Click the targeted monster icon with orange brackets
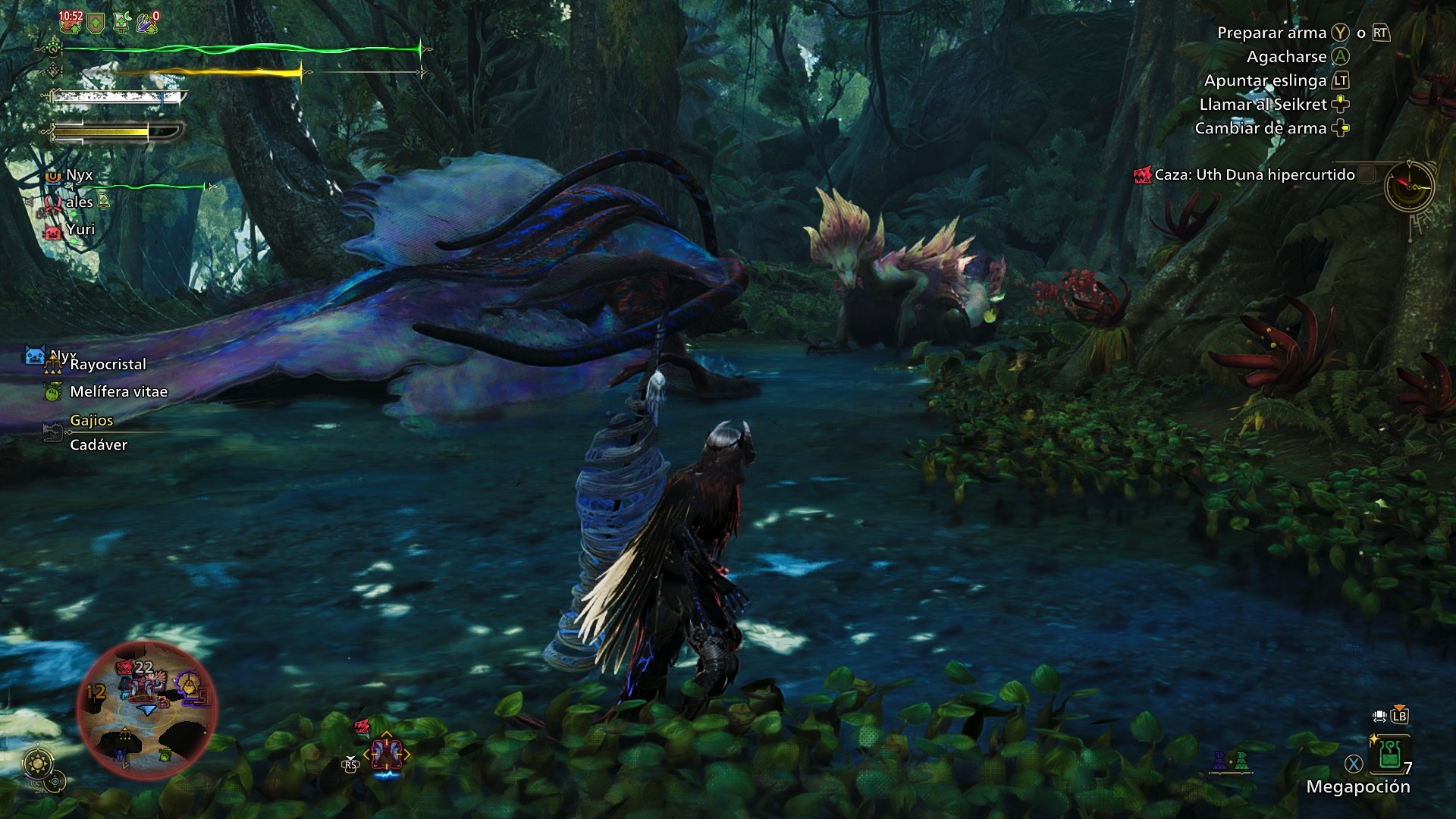Screen dimensions: 1456x819 click(x=387, y=755)
